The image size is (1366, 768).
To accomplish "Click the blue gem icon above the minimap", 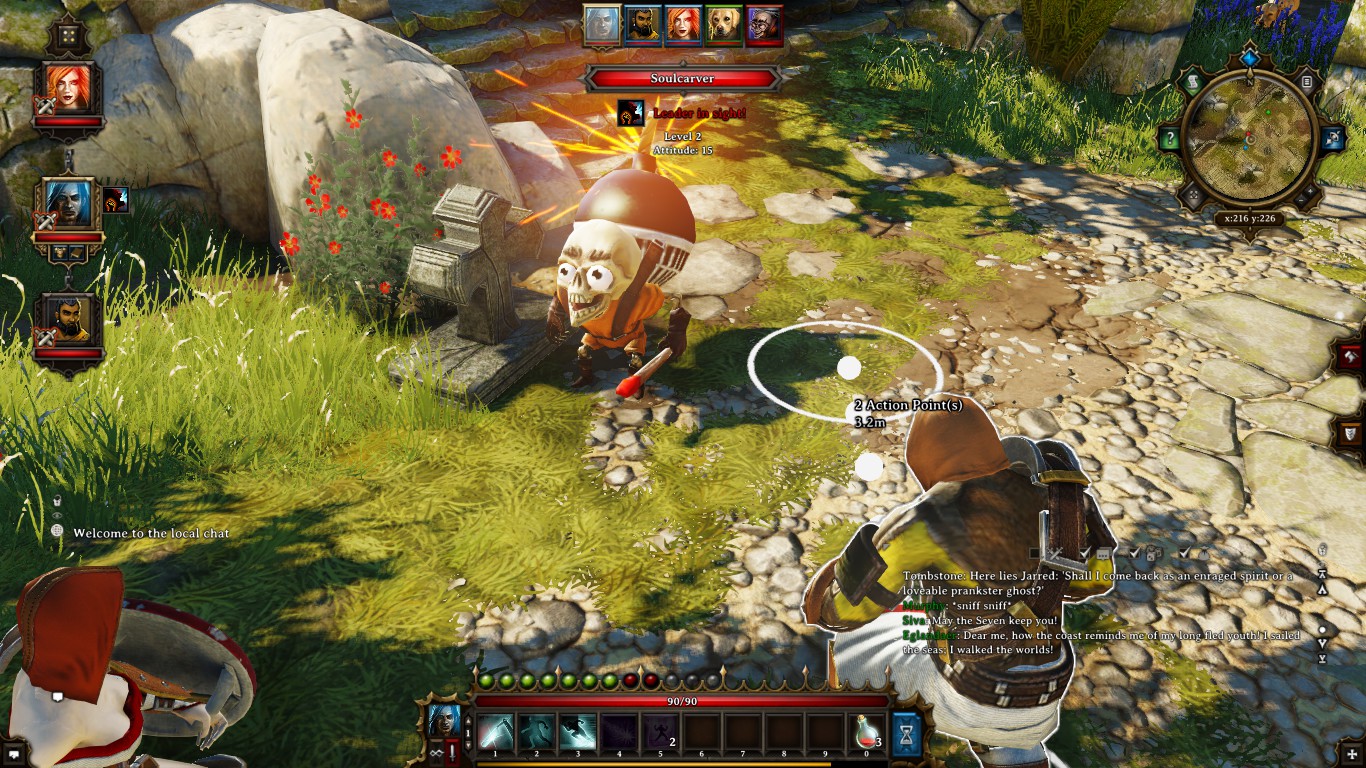I will coord(1249,57).
